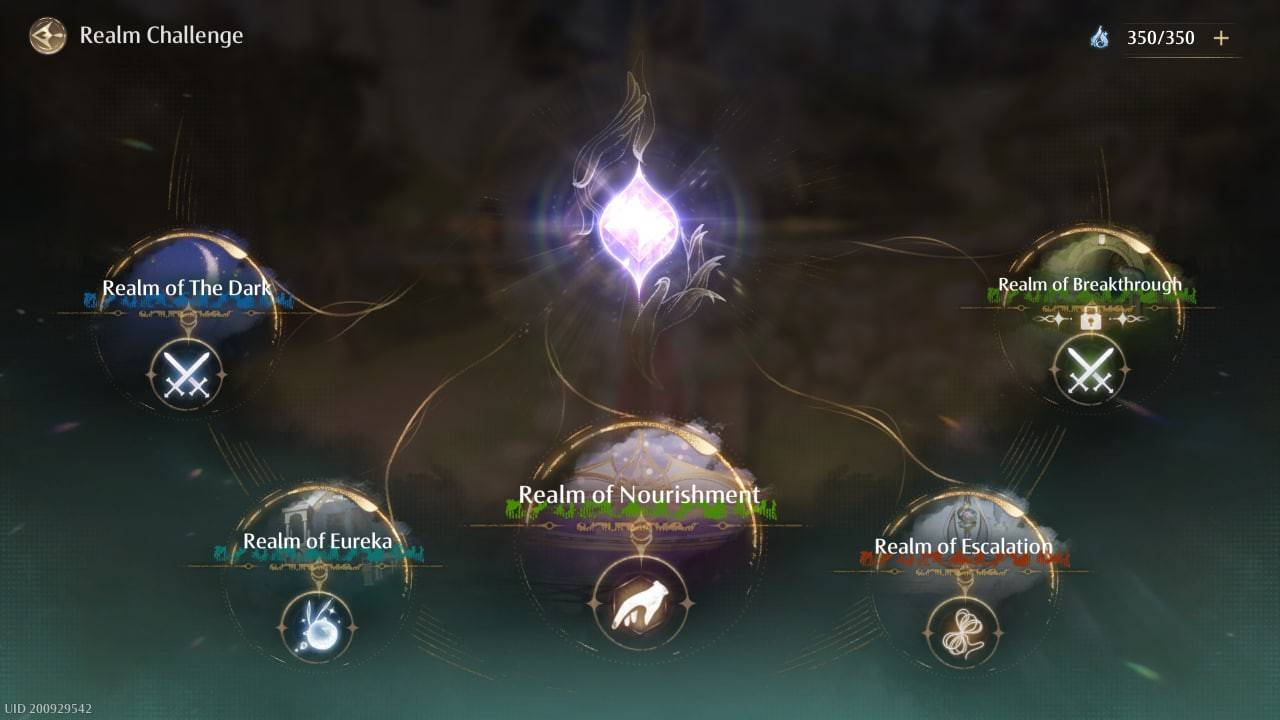Open the Realm of Escalation label
The height and width of the screenshot is (720, 1280).
pos(962,546)
